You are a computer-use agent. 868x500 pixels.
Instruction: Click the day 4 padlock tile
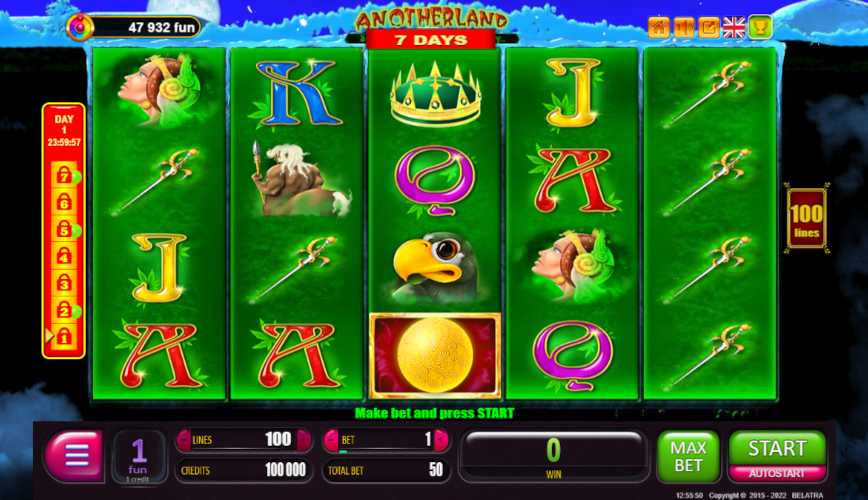(x=64, y=257)
